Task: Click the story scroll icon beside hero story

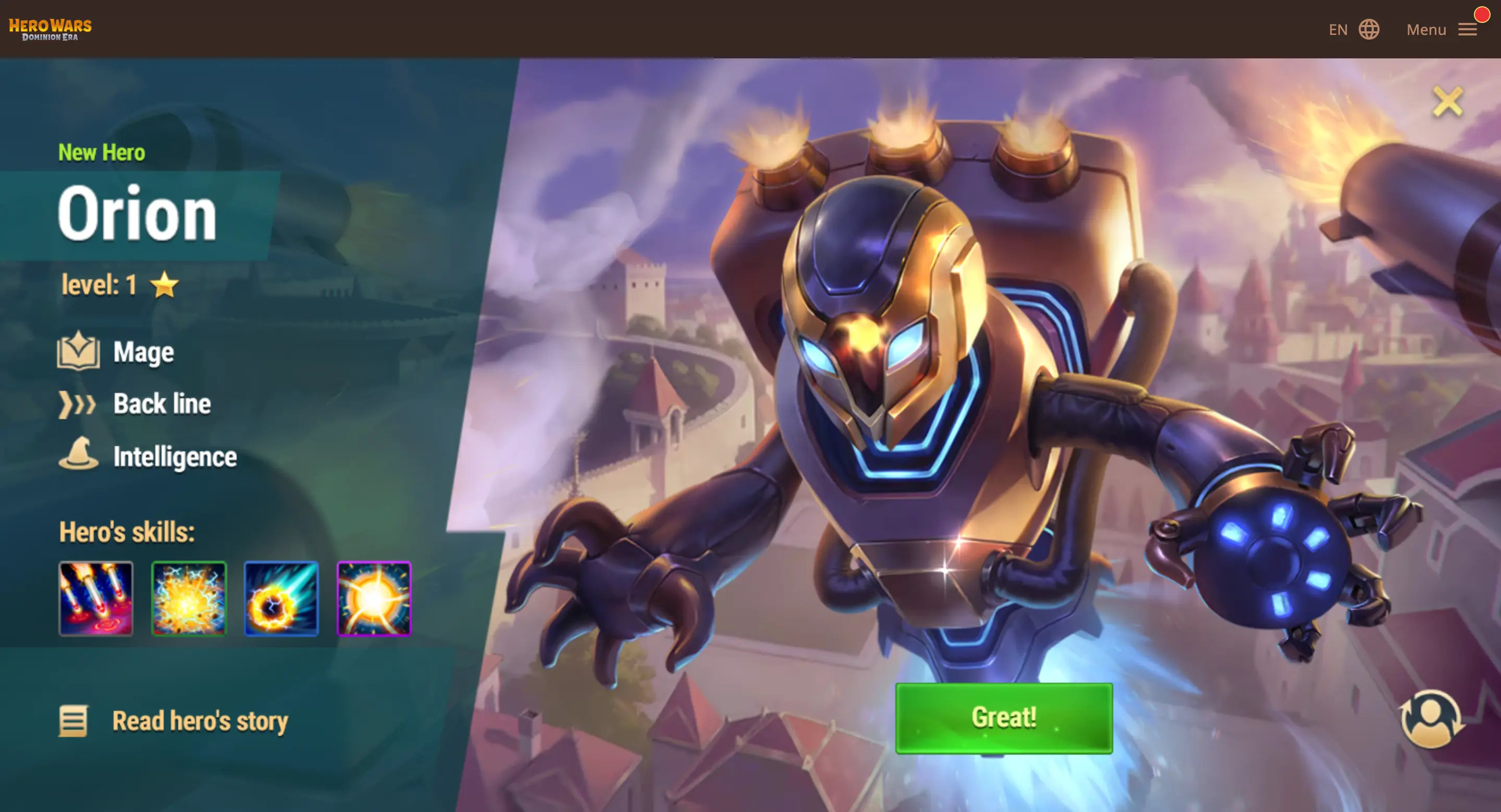Action: (x=73, y=721)
